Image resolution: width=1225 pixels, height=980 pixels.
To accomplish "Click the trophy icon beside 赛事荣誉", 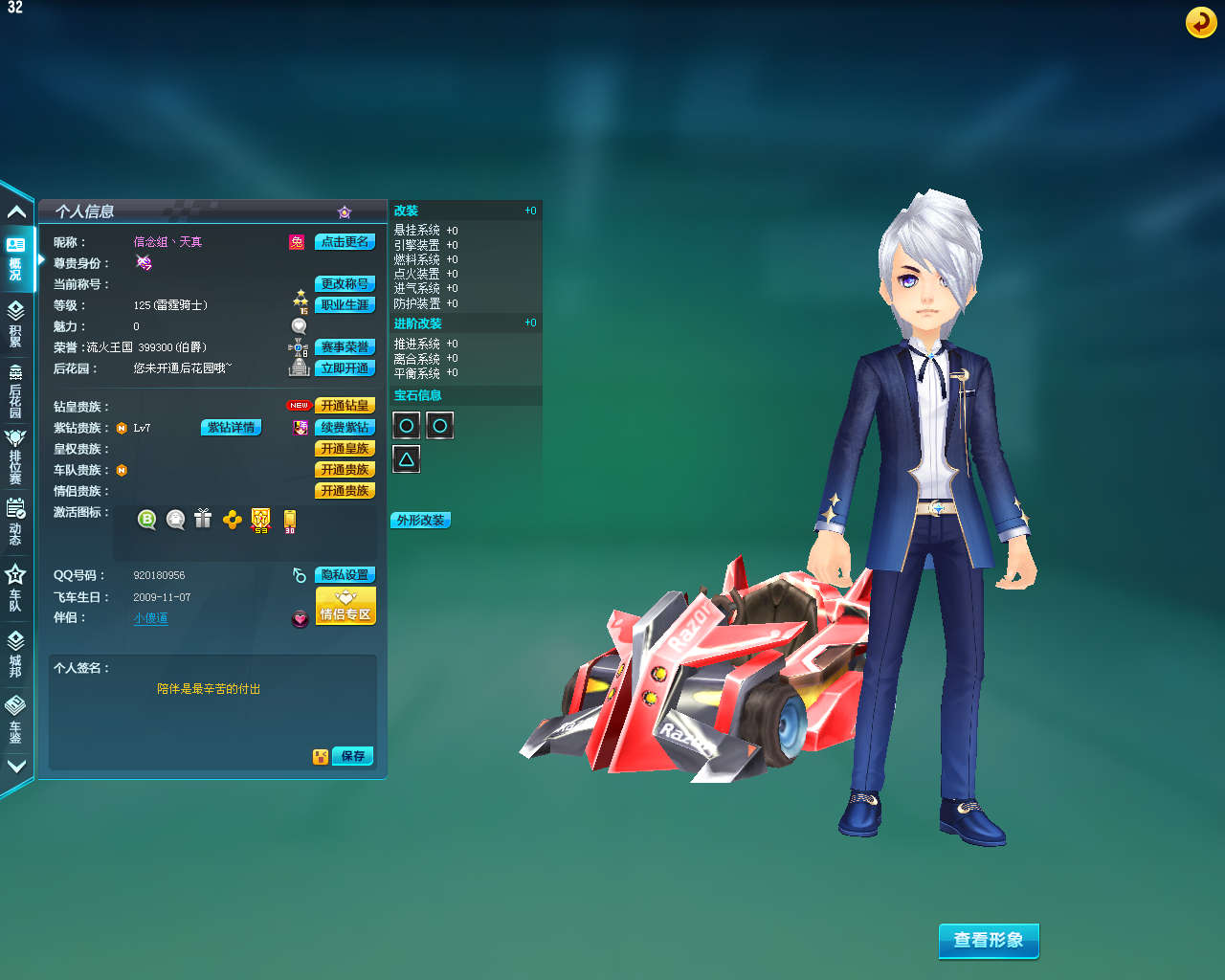I will 299,345.
